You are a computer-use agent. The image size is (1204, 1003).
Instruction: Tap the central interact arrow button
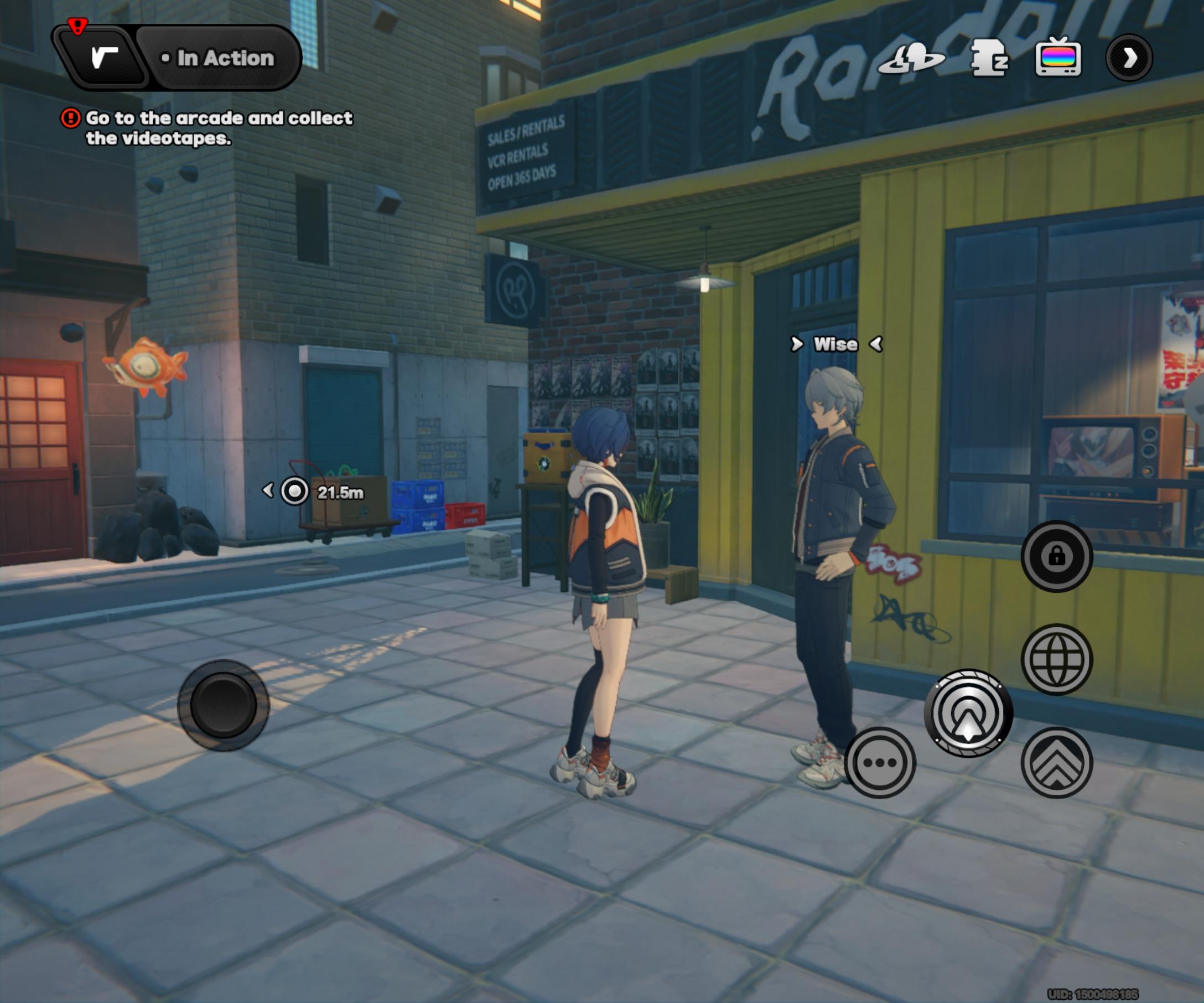coord(968,714)
